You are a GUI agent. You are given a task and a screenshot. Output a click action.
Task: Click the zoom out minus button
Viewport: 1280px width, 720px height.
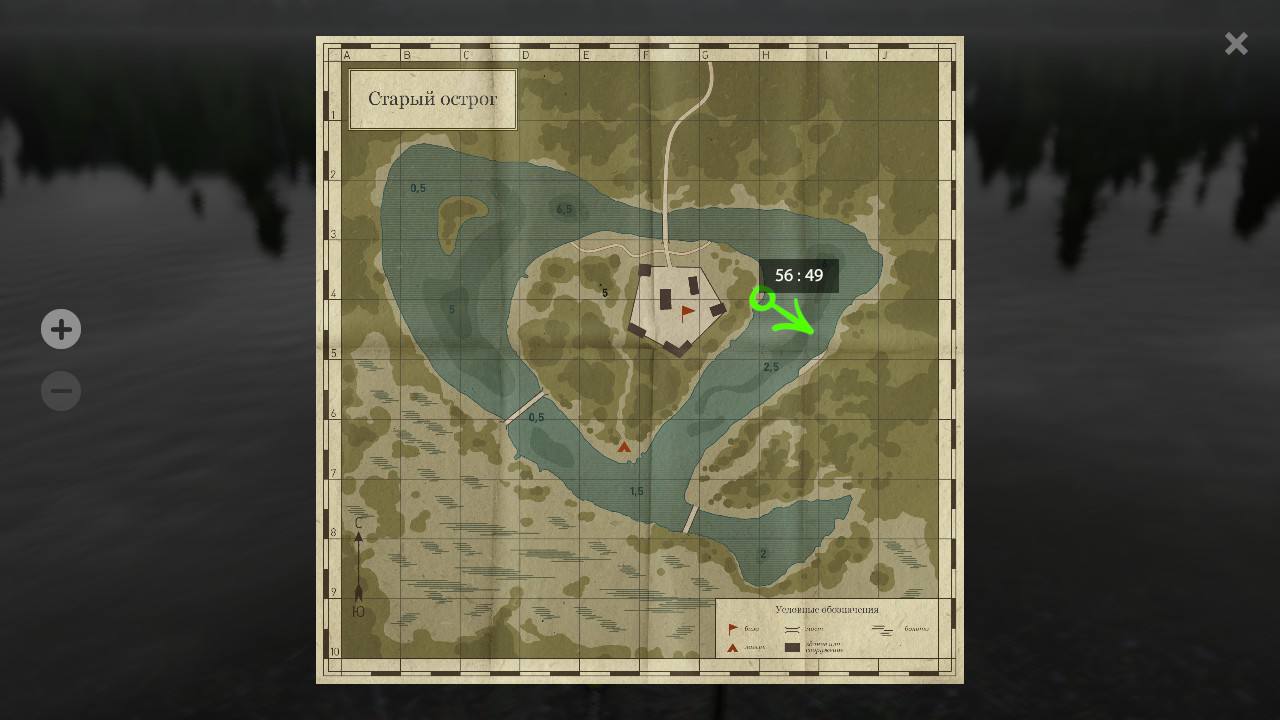click(61, 390)
